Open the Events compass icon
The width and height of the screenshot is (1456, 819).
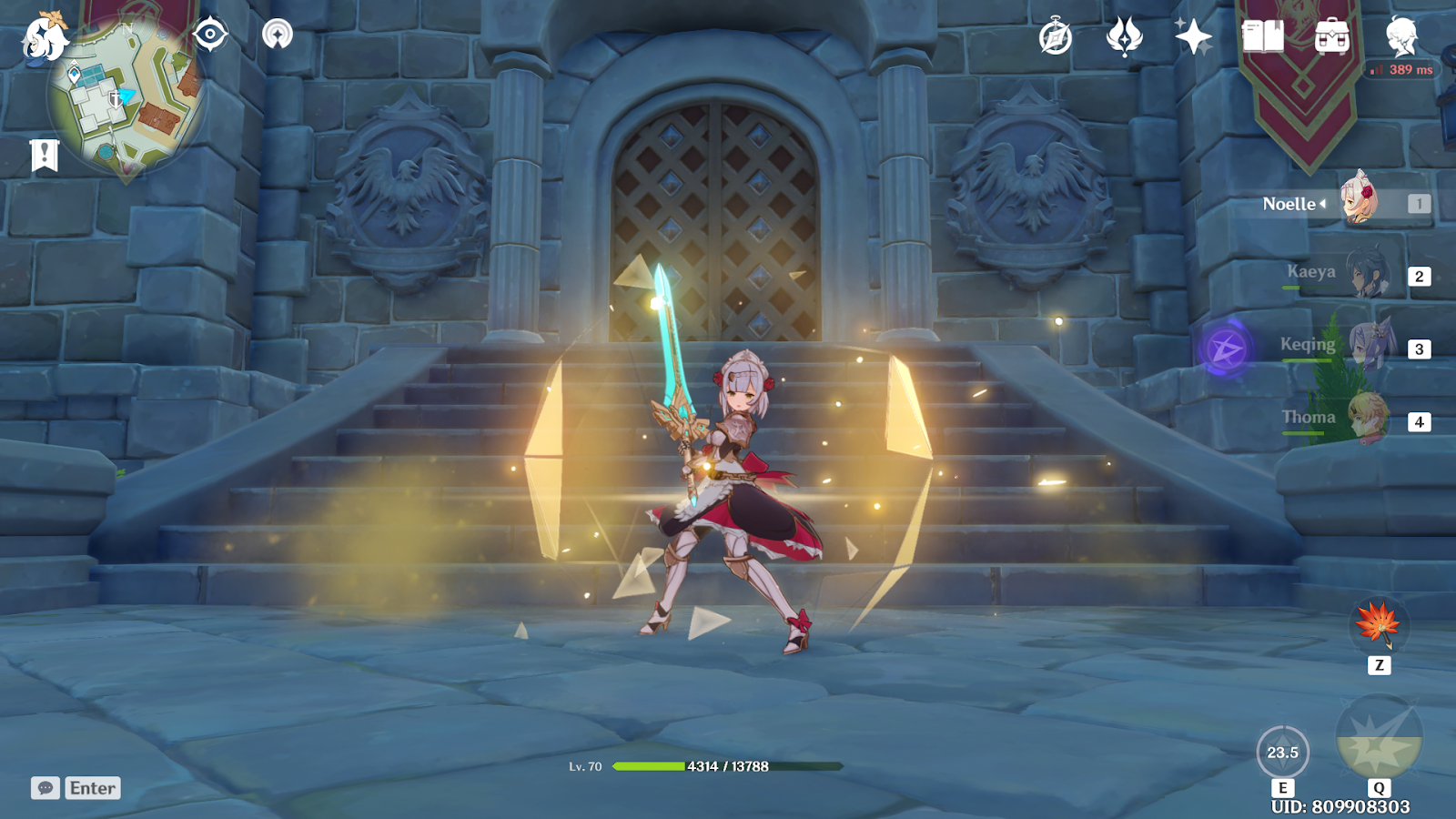1056,37
